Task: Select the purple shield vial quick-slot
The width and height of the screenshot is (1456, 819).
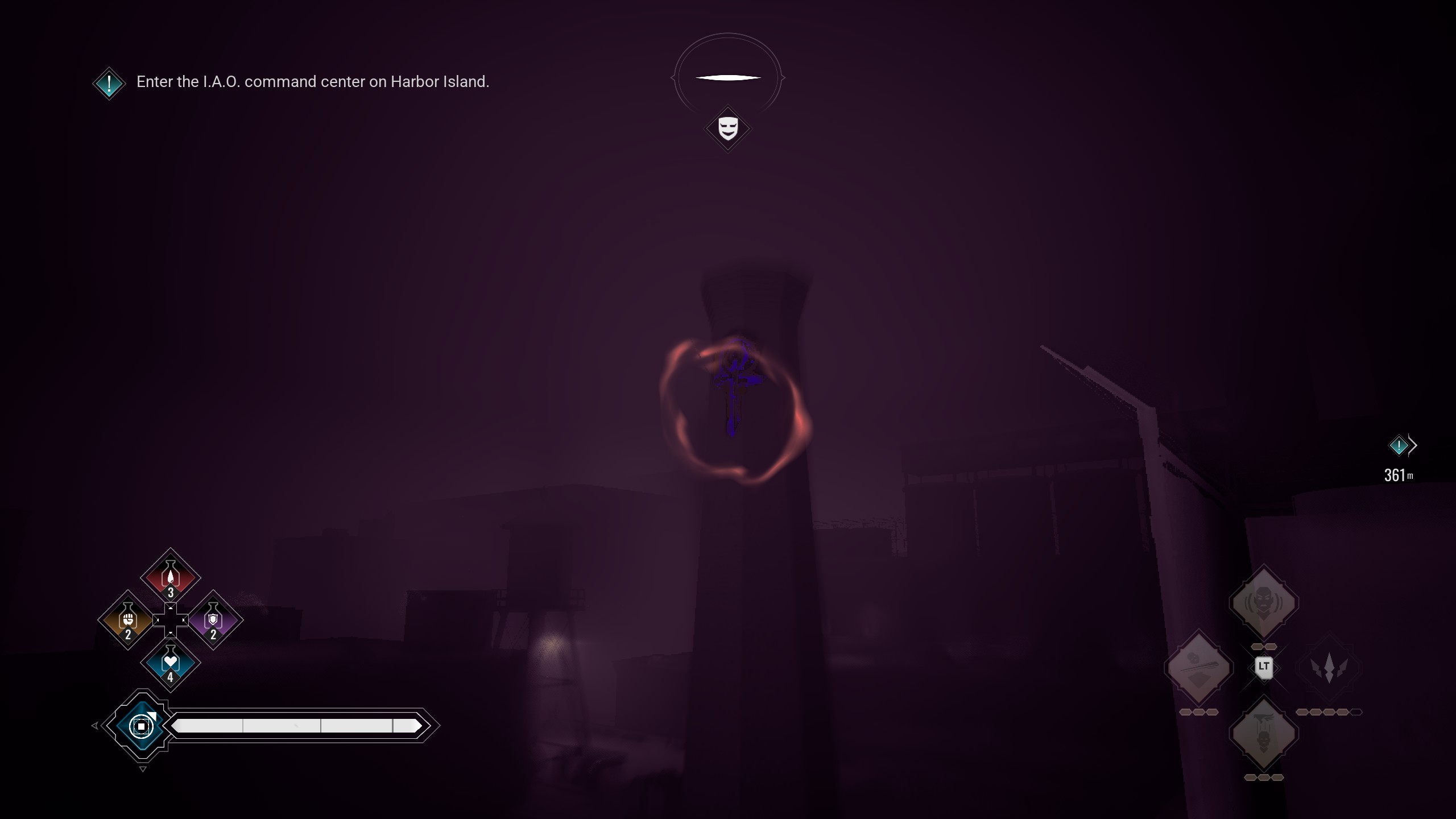Action: tap(213, 620)
